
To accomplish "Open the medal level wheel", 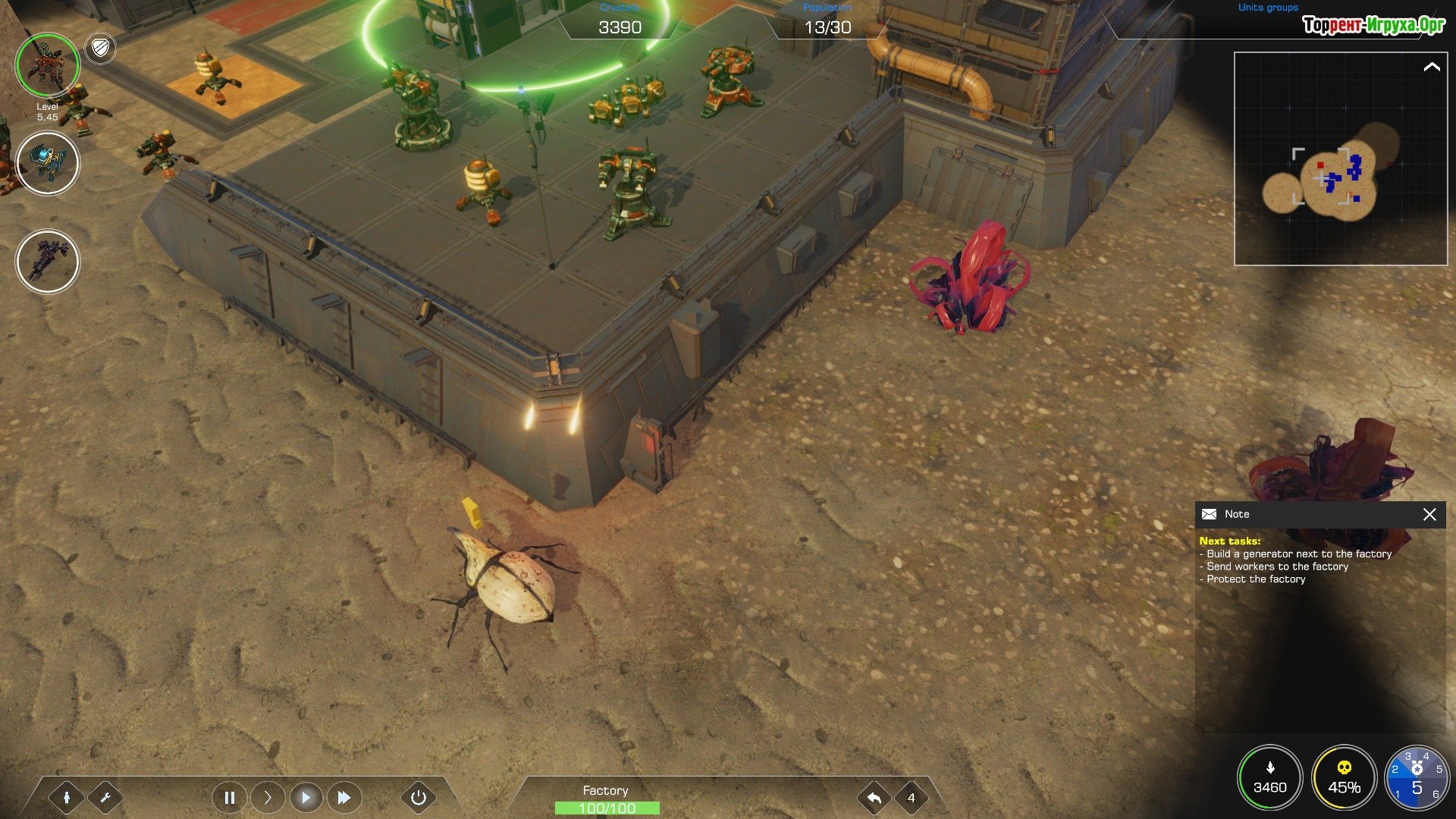I will 1417,778.
